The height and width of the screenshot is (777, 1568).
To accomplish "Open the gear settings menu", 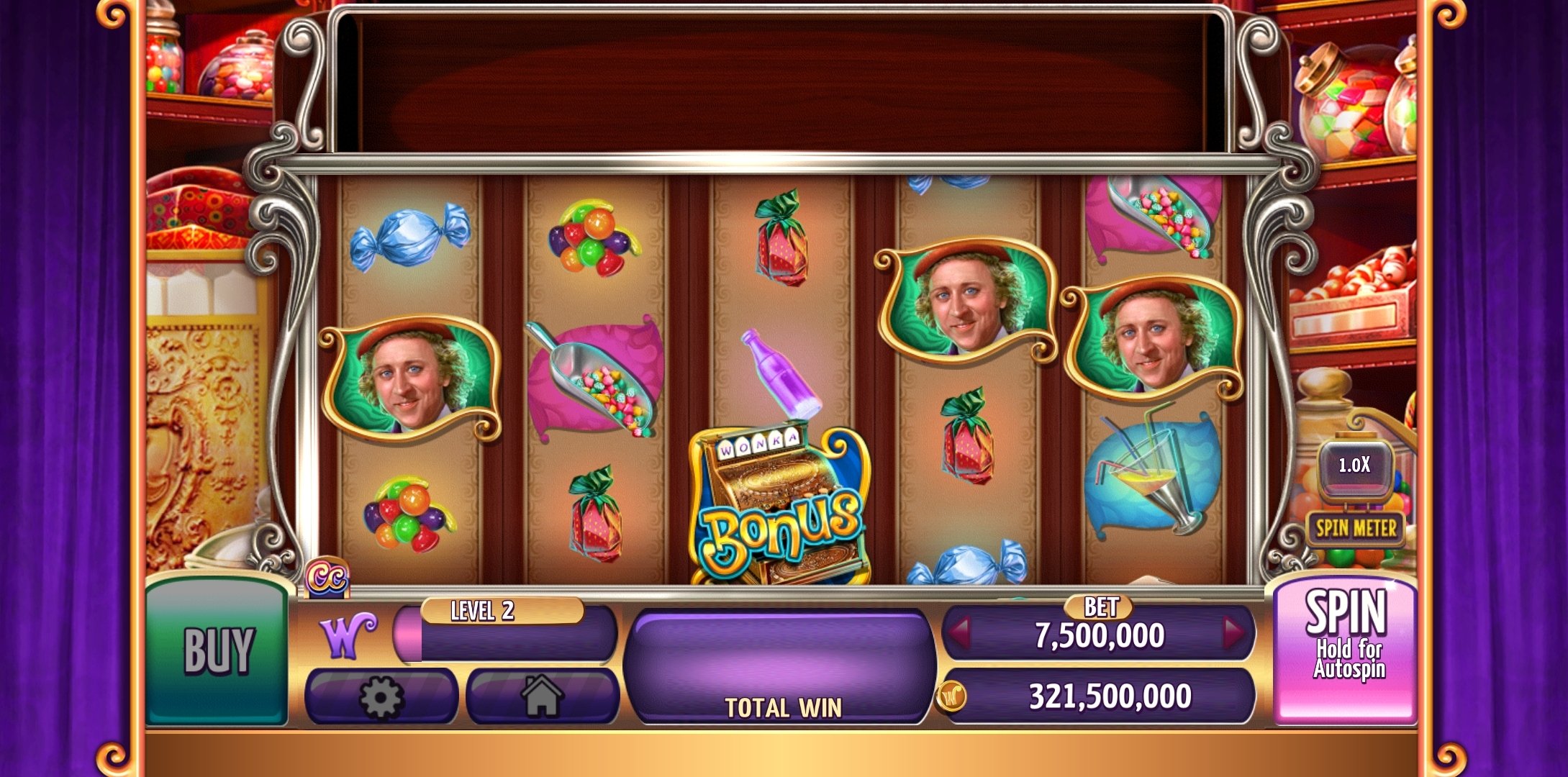I will [x=381, y=696].
